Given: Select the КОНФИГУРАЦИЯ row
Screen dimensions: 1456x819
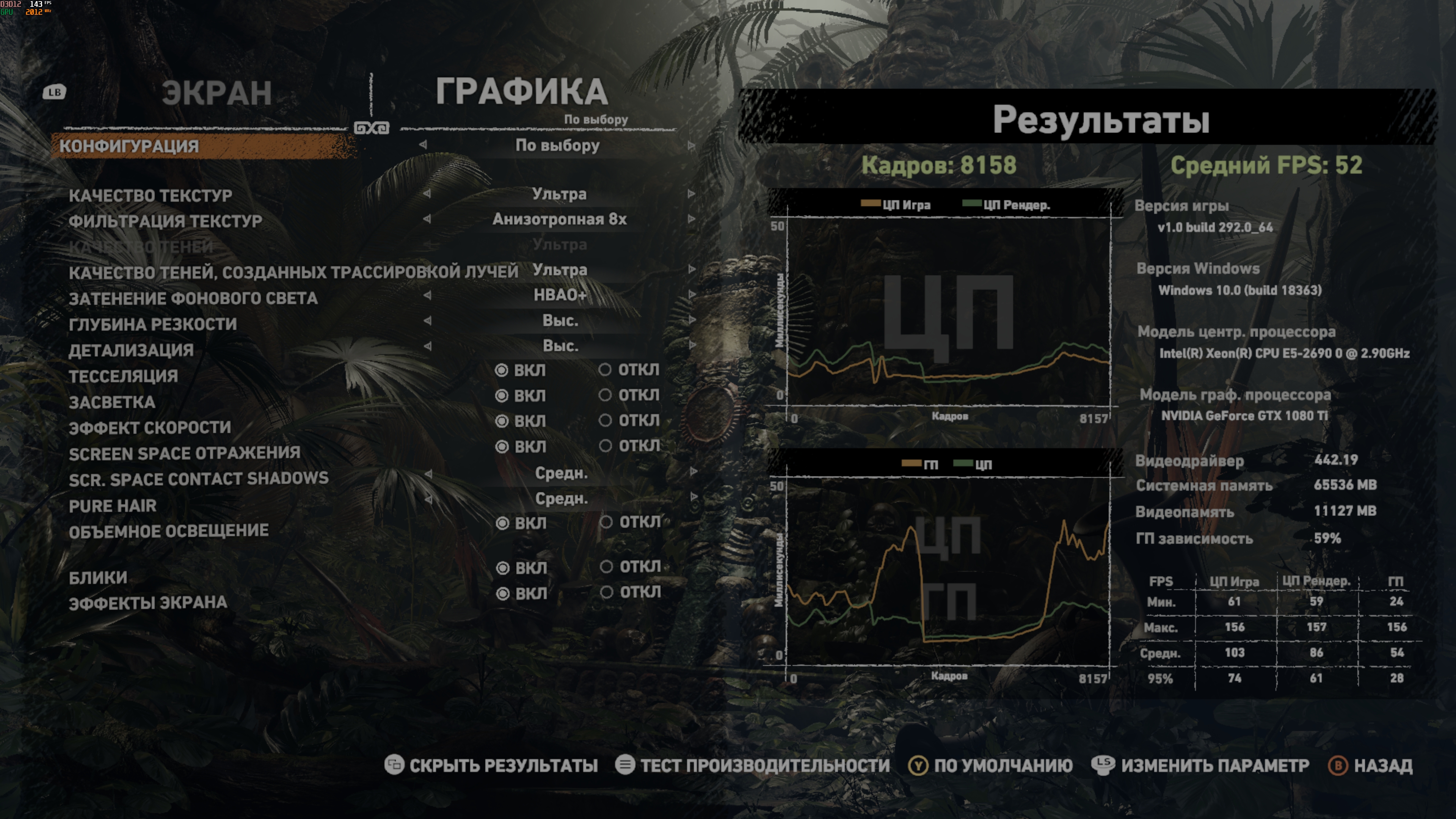Looking at the screenshot, I should (129, 146).
